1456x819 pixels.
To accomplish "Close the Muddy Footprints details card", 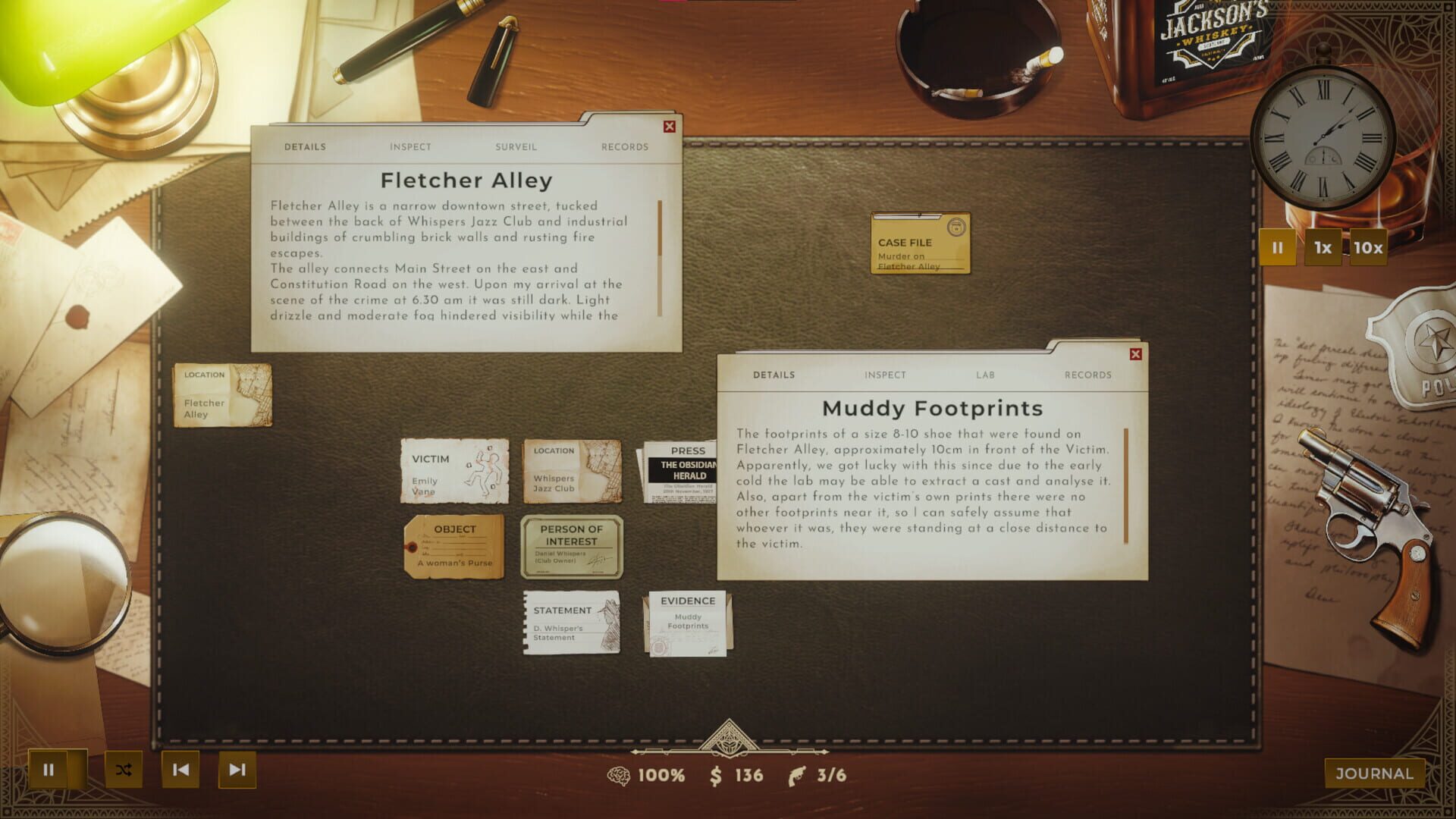I will pyautogui.click(x=1135, y=353).
